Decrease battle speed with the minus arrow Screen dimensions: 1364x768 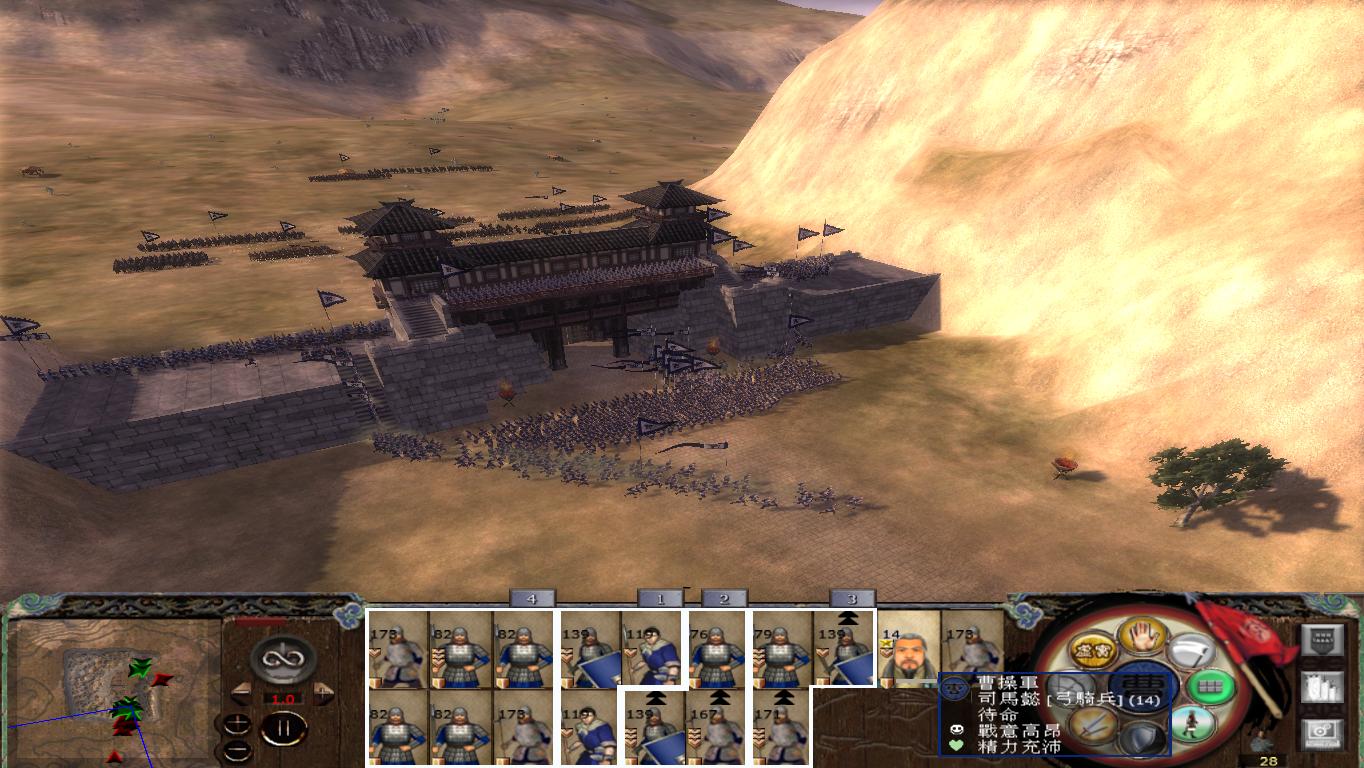[x=241, y=692]
